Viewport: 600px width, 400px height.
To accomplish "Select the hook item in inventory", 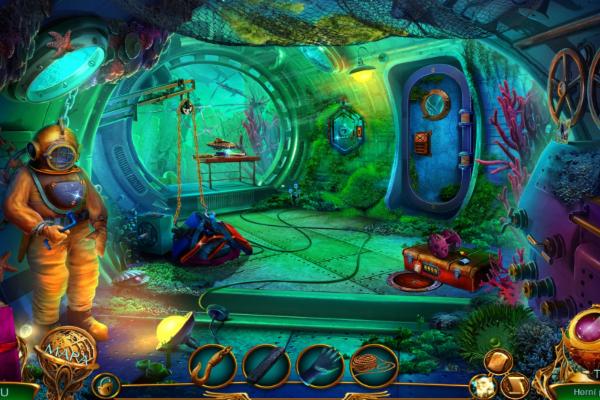I will [x=212, y=365].
